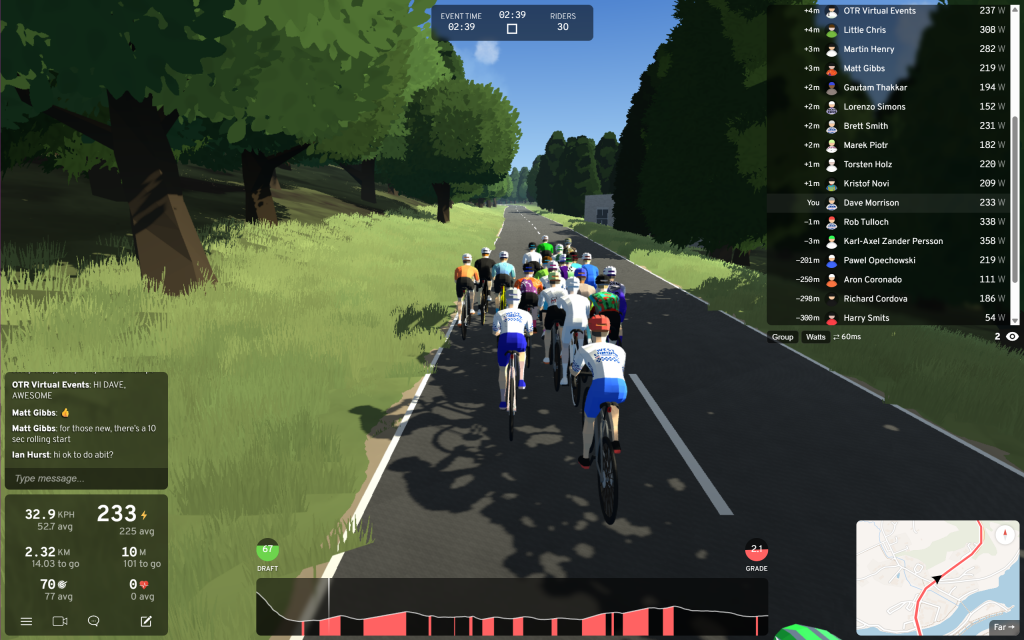Click the rider list scroll-down arrow
This screenshot has width=1024, height=640.
point(1016,320)
